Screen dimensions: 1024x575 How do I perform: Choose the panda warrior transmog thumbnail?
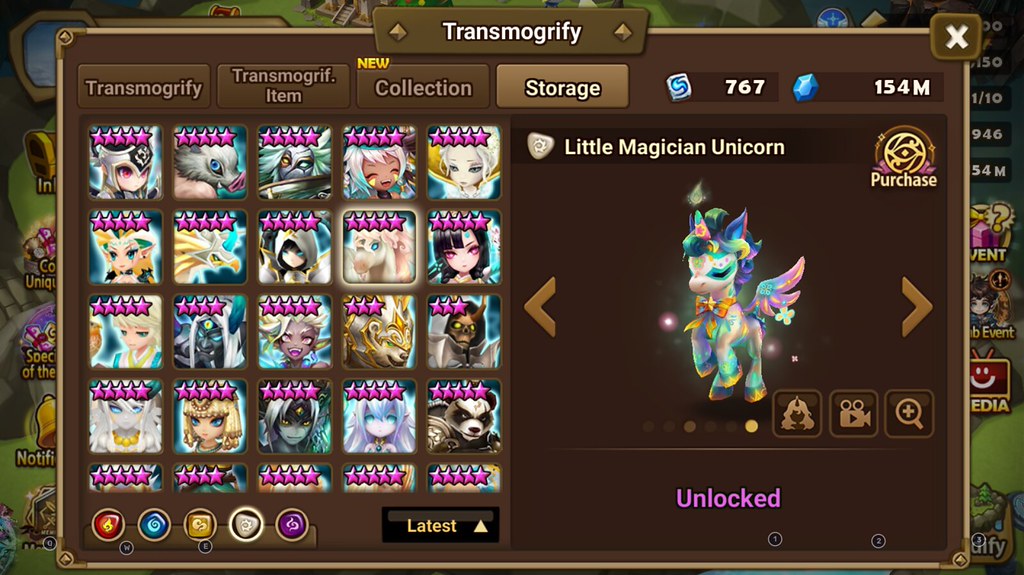(464, 417)
